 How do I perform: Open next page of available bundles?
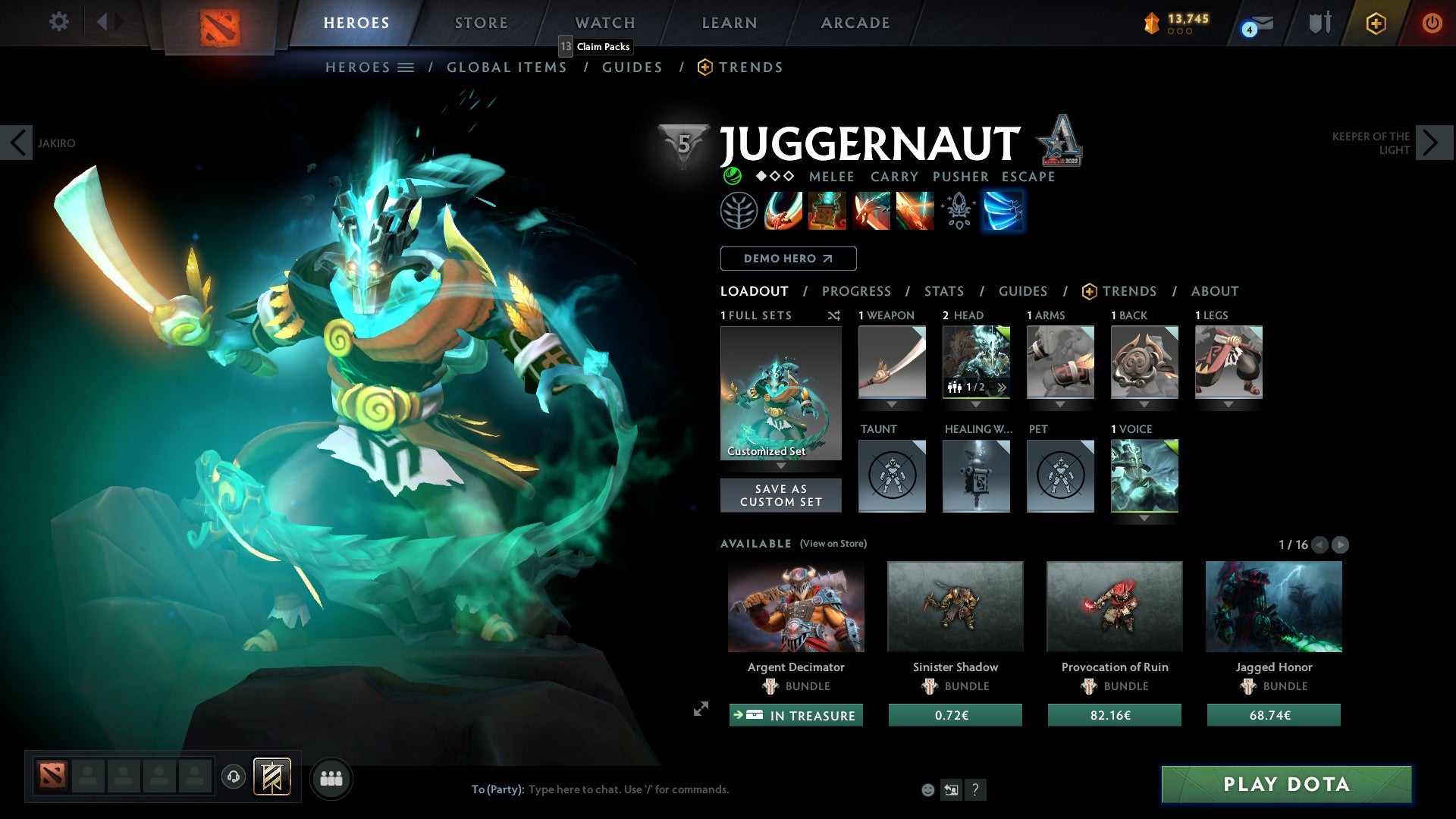click(x=1341, y=544)
